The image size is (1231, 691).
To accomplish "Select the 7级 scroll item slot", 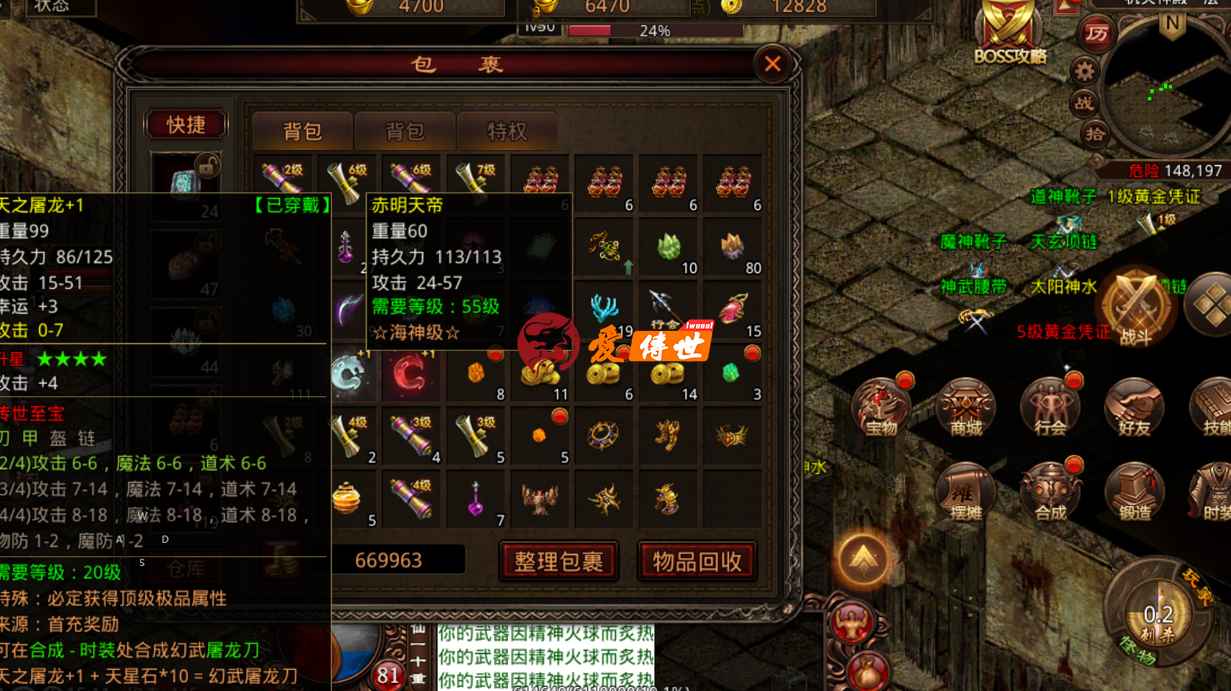I will point(476,182).
